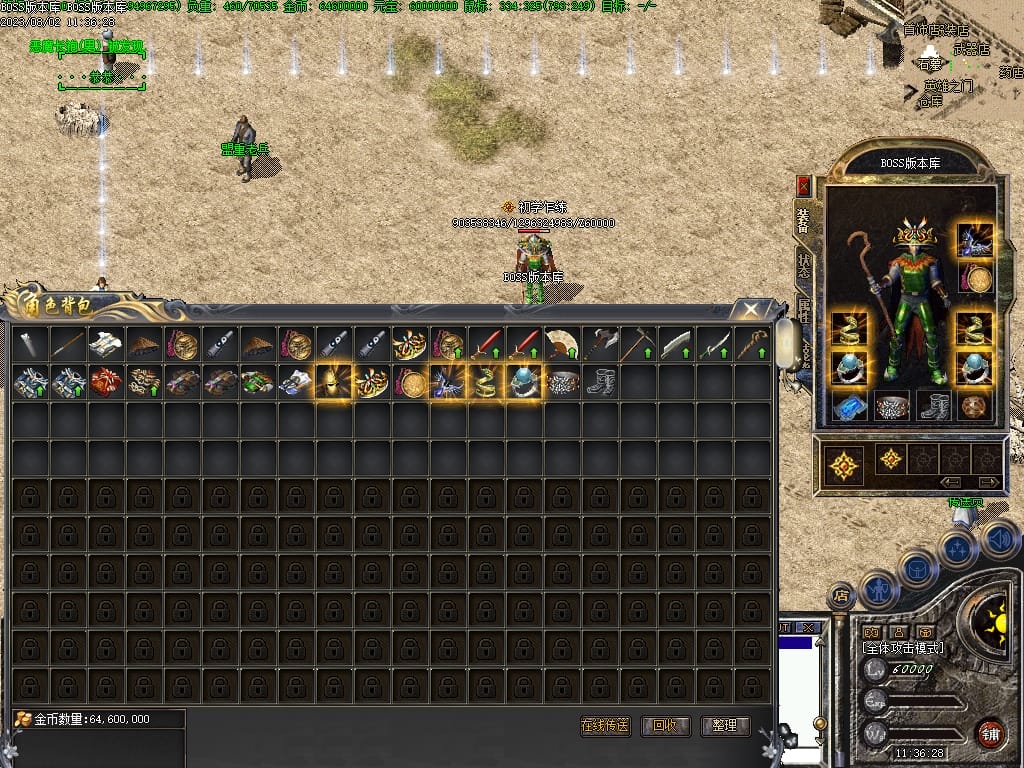The image size is (1024, 768).
Task: Open the red 铺 stall button
Action: [991, 732]
